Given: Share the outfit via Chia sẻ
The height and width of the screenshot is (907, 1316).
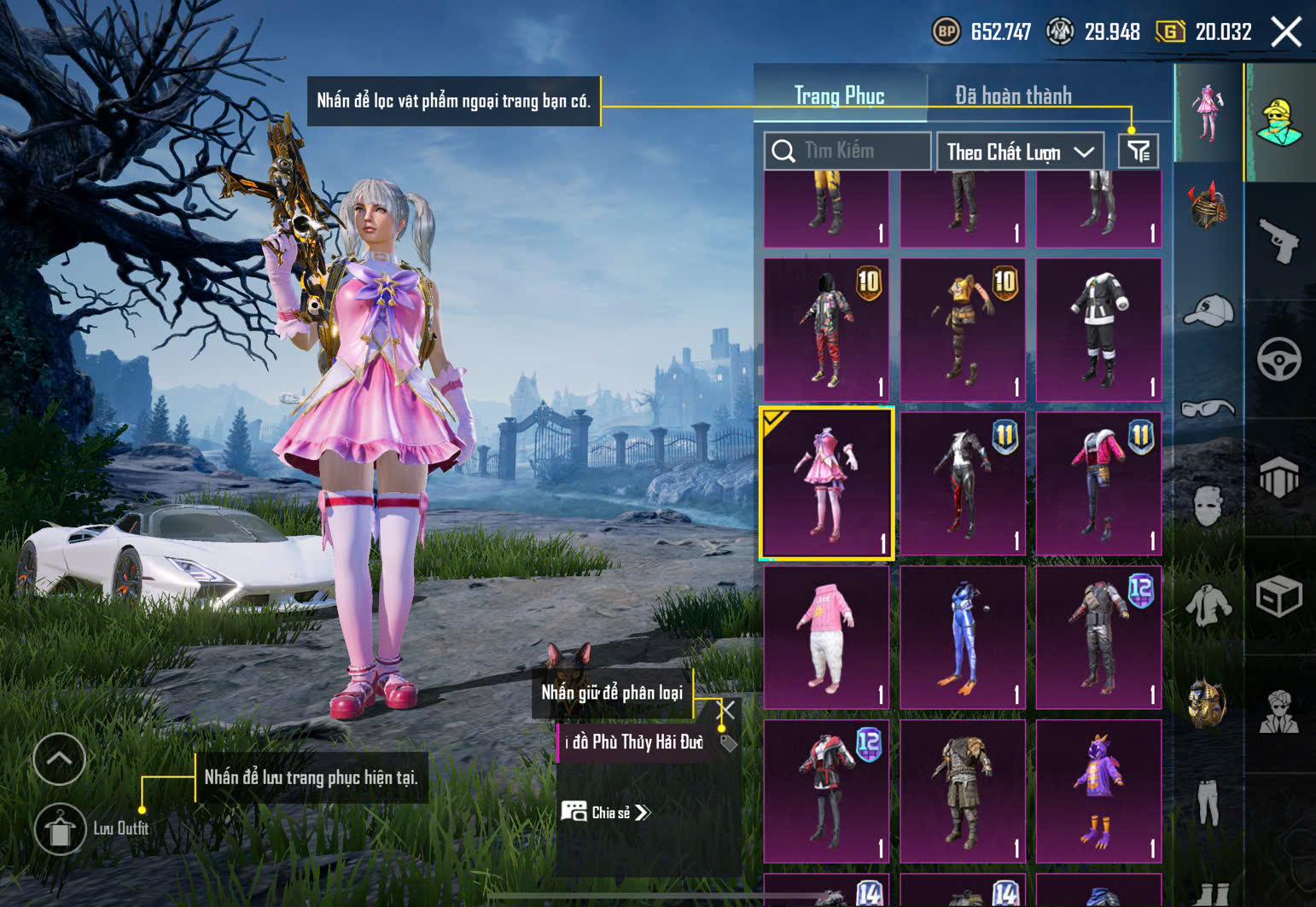Looking at the screenshot, I should (x=606, y=812).
